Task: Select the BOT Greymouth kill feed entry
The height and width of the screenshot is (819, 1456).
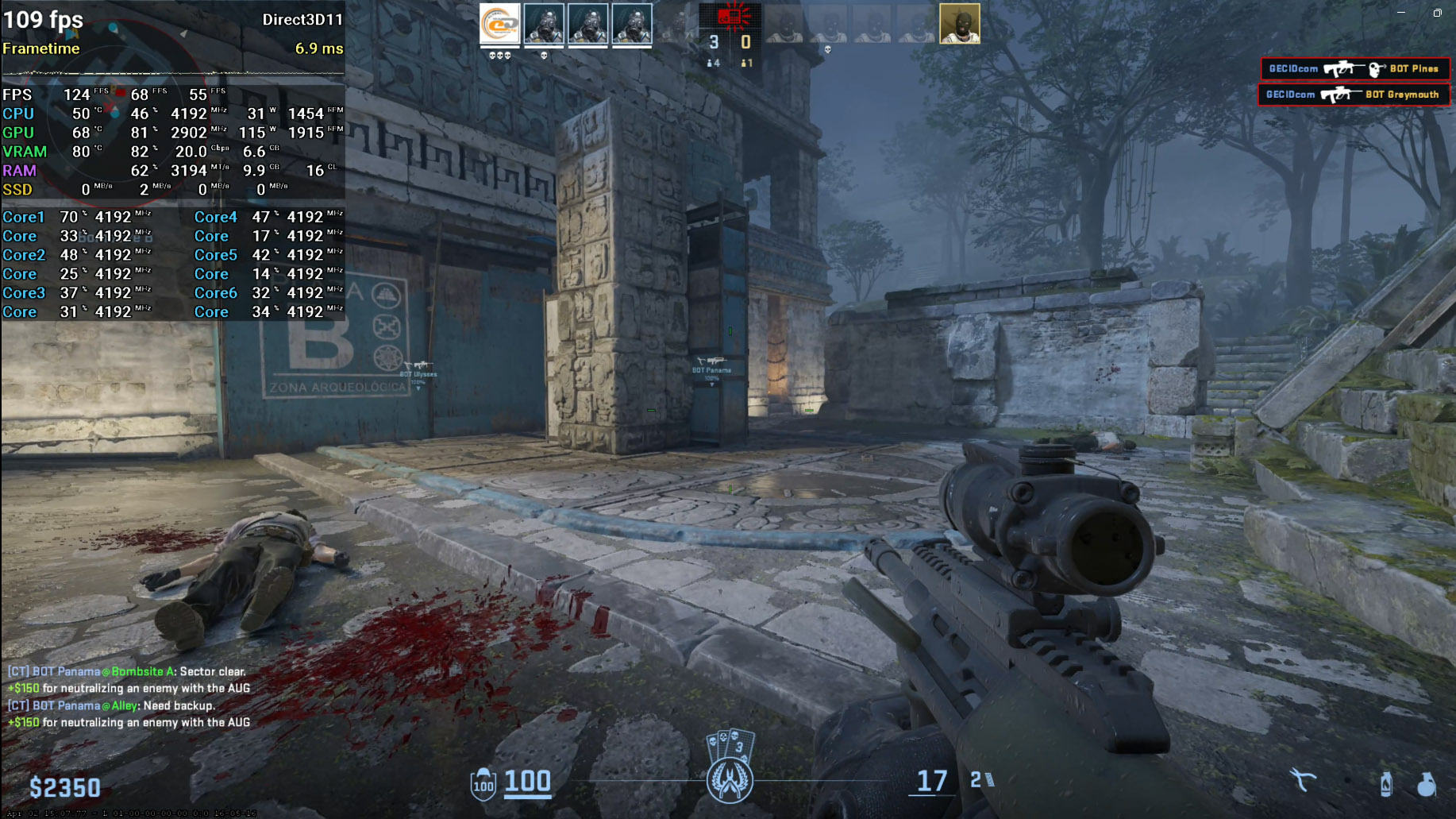Action: click(1353, 95)
